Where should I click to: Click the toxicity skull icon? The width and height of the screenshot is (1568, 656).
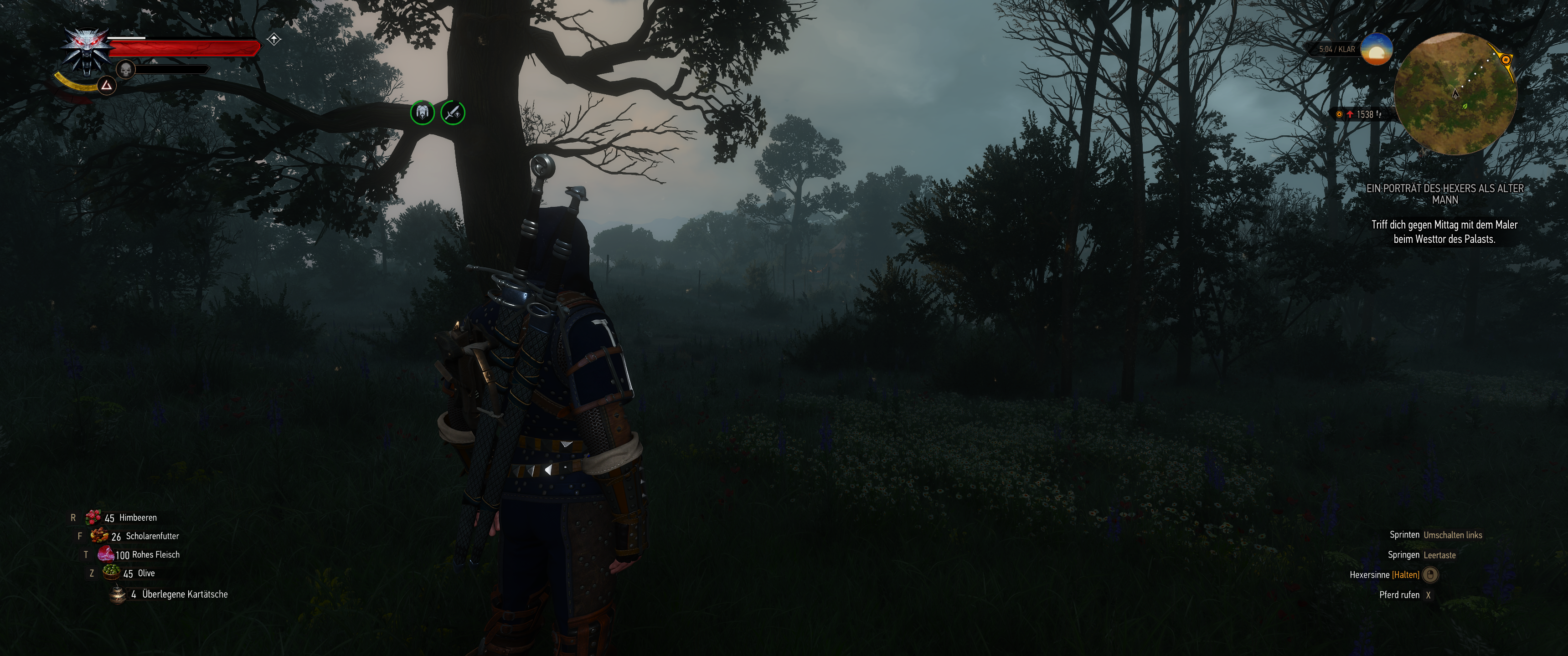point(126,70)
